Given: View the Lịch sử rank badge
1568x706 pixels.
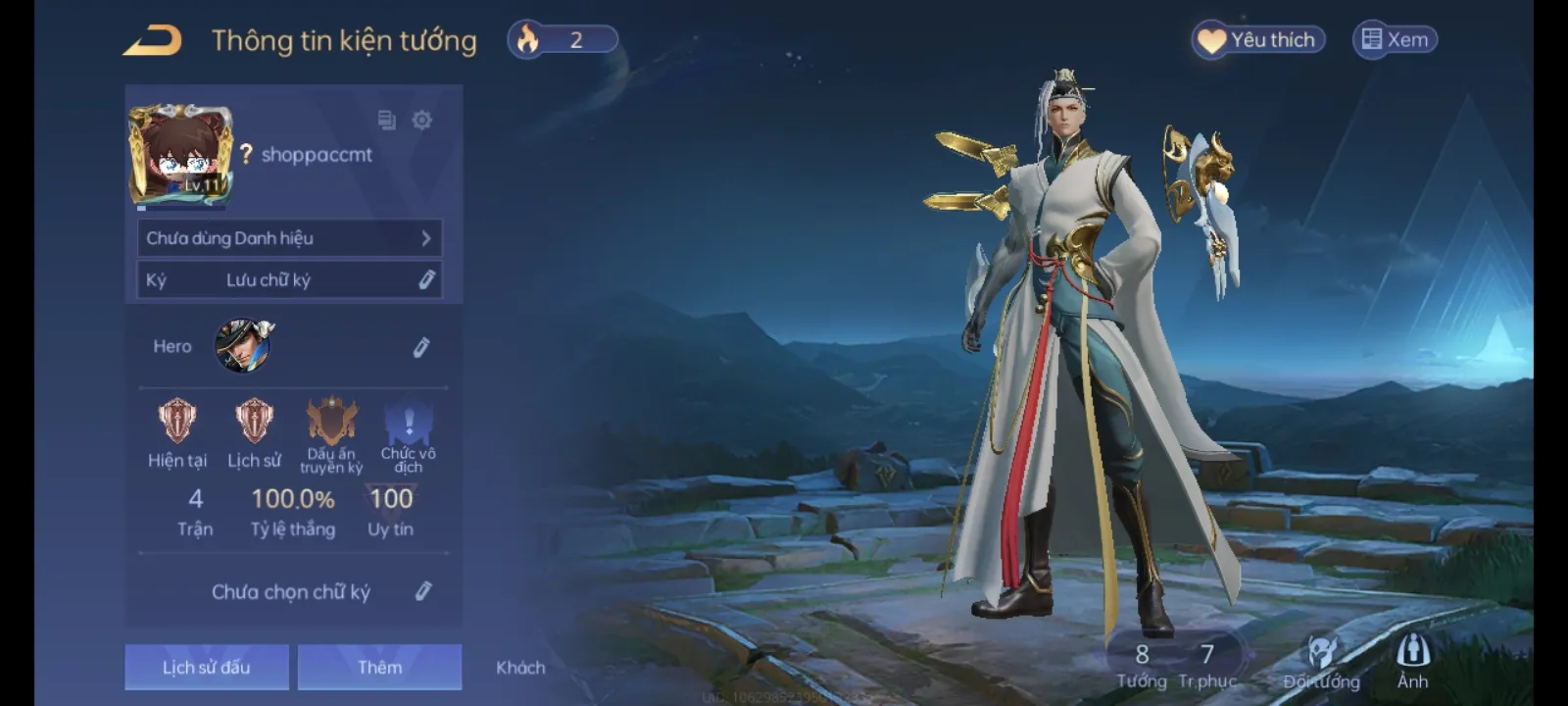Looking at the screenshot, I should [x=254, y=422].
